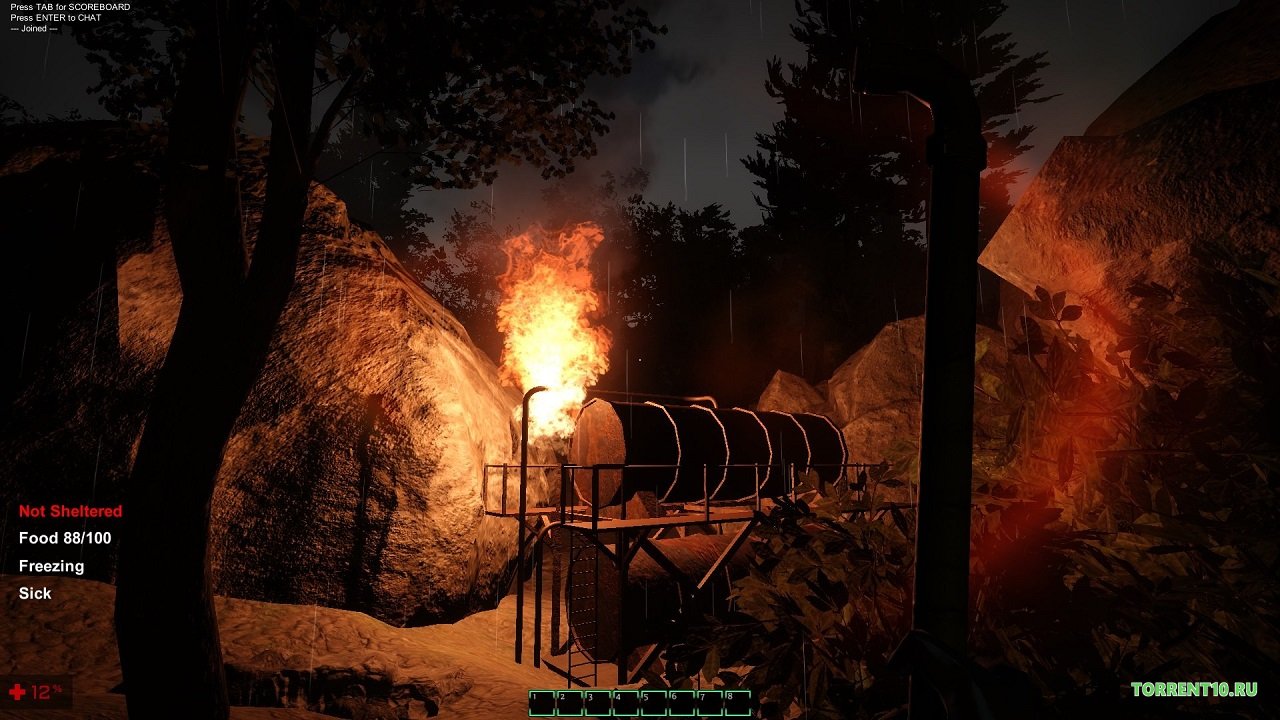The image size is (1280, 720).
Task: Switch to hotbar slot 7
Action: tap(710, 703)
